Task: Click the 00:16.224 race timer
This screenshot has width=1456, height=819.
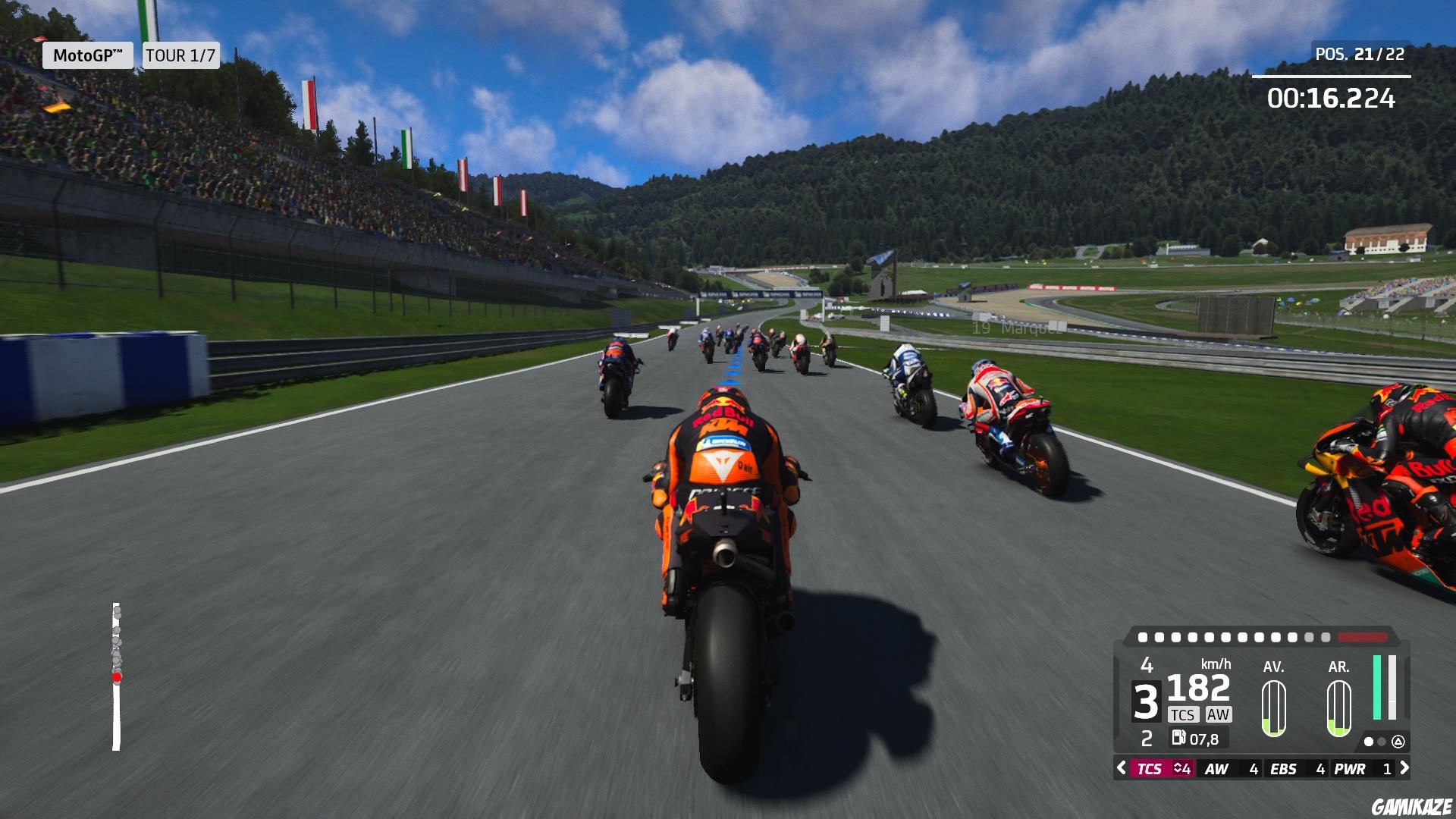Action: pos(1331,96)
